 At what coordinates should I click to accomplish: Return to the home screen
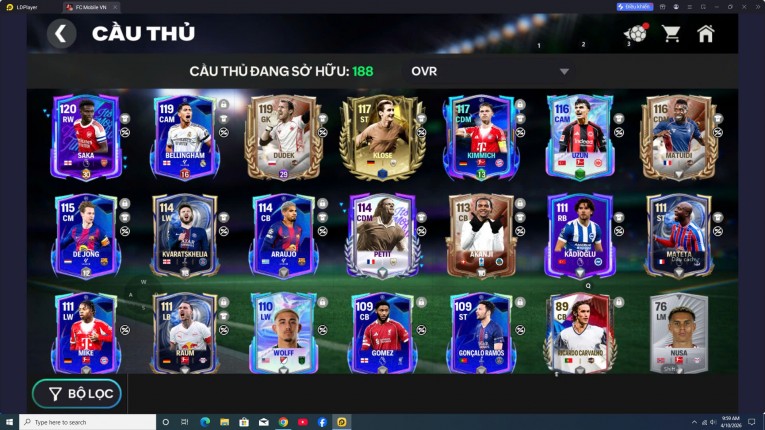[706, 34]
